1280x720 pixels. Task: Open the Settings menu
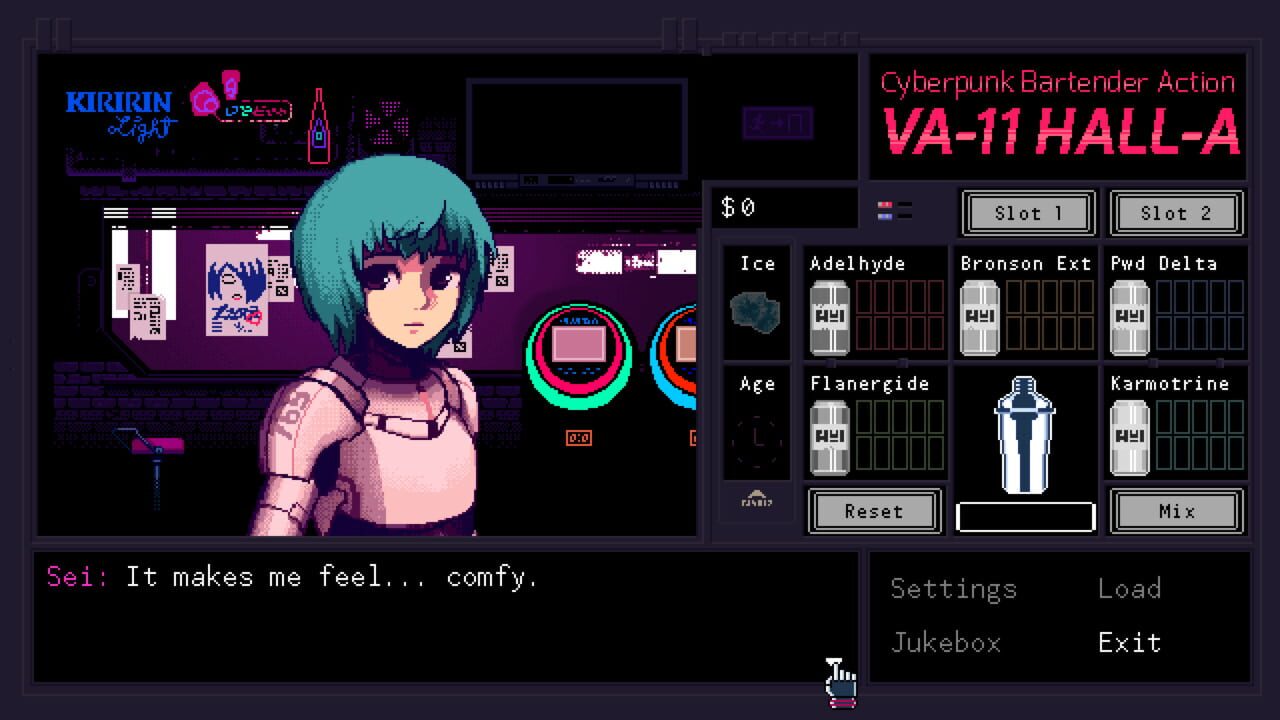click(x=953, y=589)
